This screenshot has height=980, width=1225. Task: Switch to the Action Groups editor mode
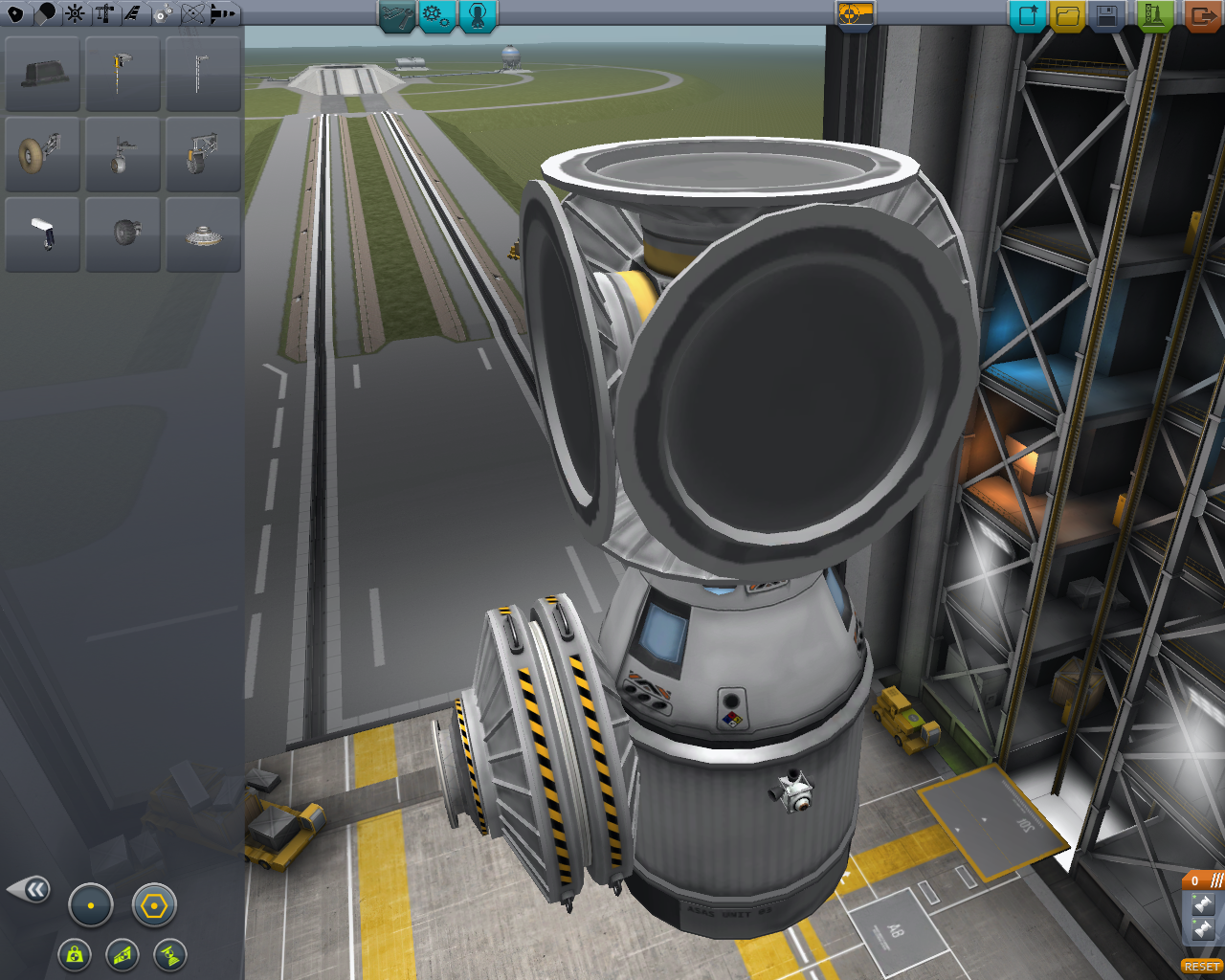(x=436, y=15)
